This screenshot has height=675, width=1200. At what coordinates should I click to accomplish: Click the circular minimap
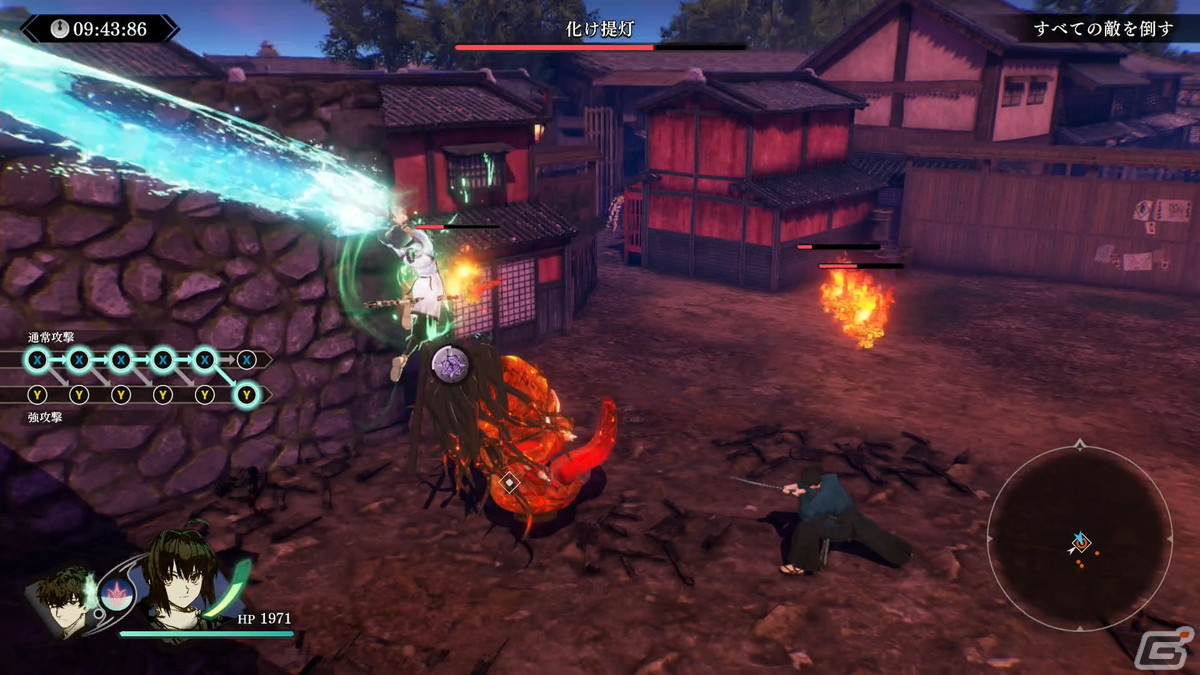coord(1079,538)
